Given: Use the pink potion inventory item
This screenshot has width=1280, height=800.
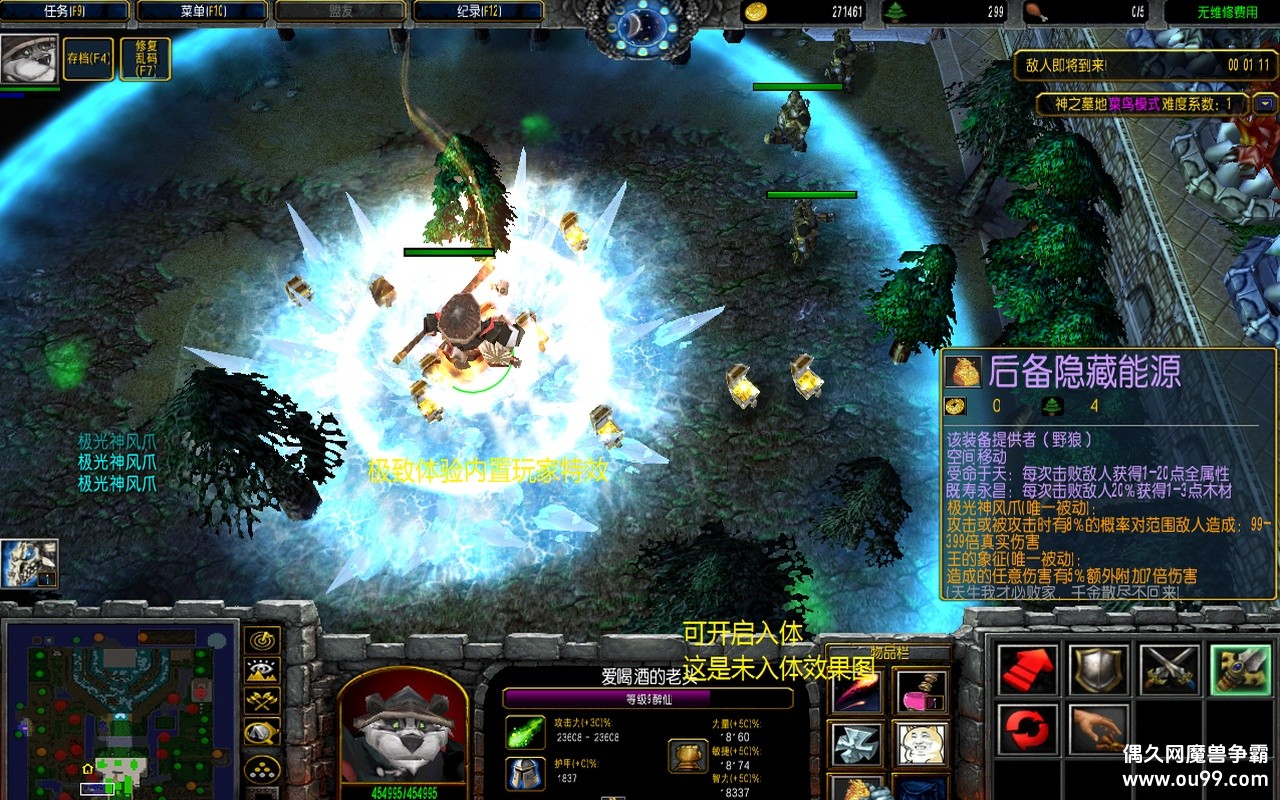Looking at the screenshot, I should [x=920, y=690].
